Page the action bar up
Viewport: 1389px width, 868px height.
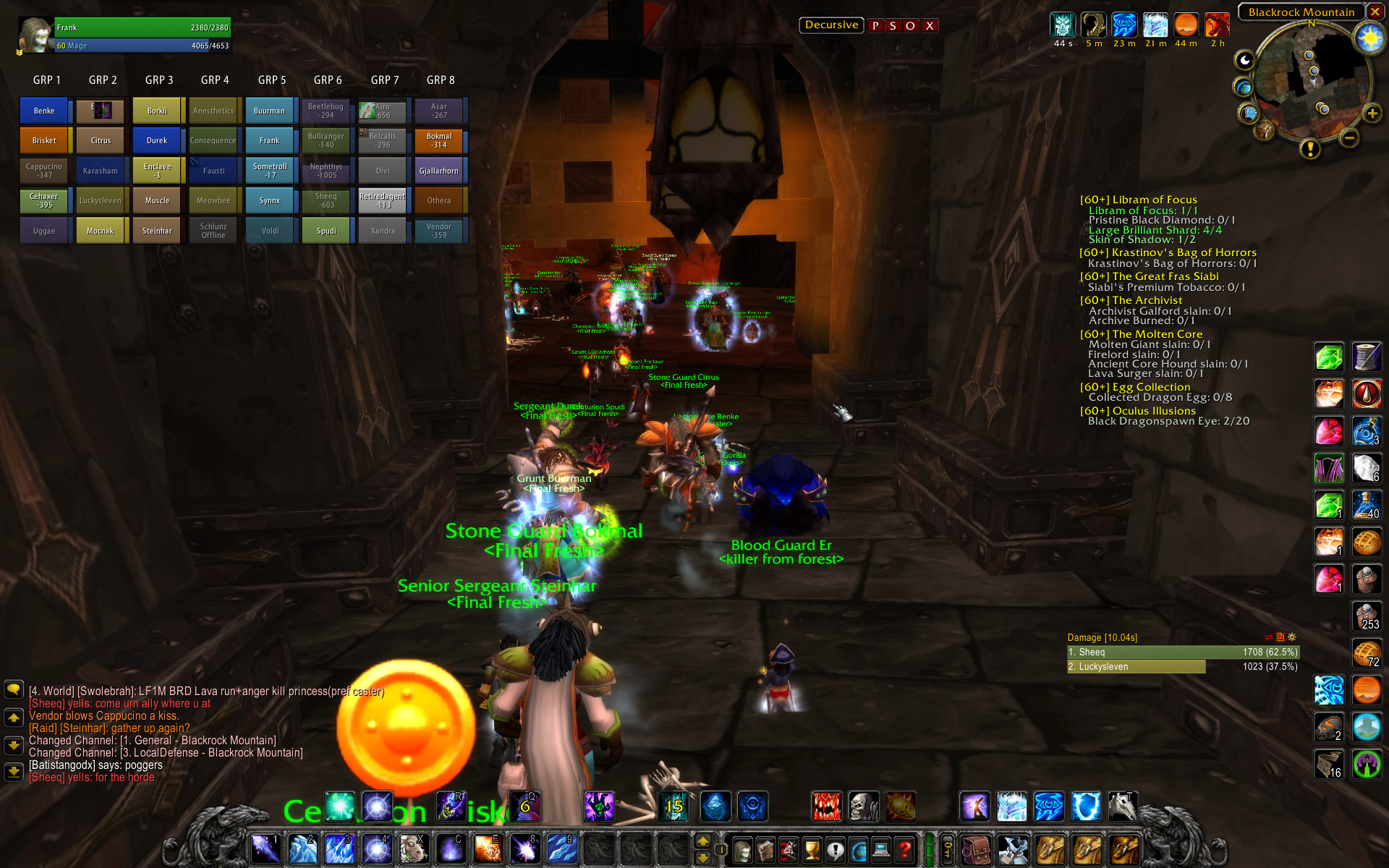tap(702, 841)
